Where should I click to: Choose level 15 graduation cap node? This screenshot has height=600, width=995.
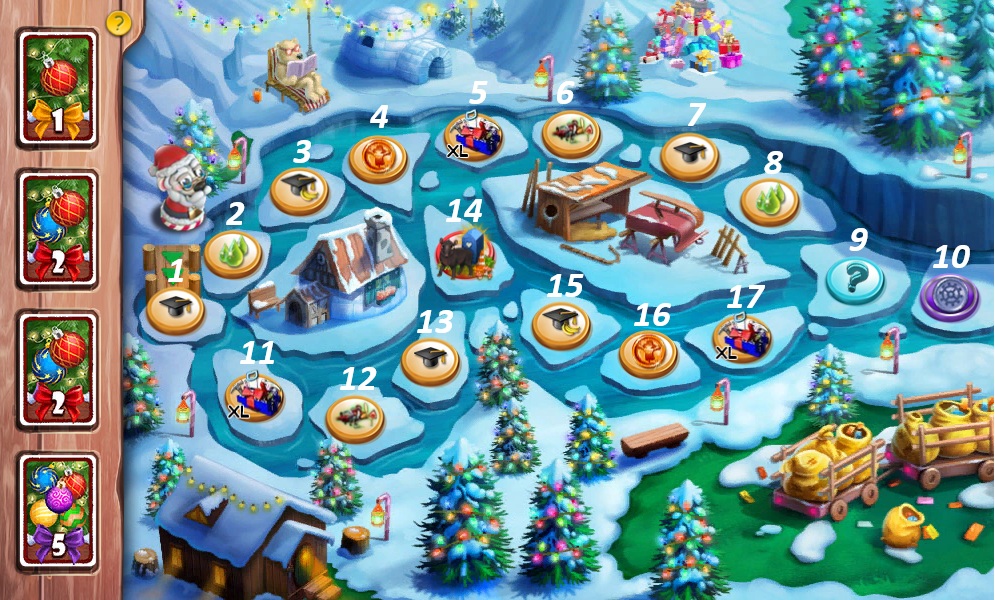560,324
